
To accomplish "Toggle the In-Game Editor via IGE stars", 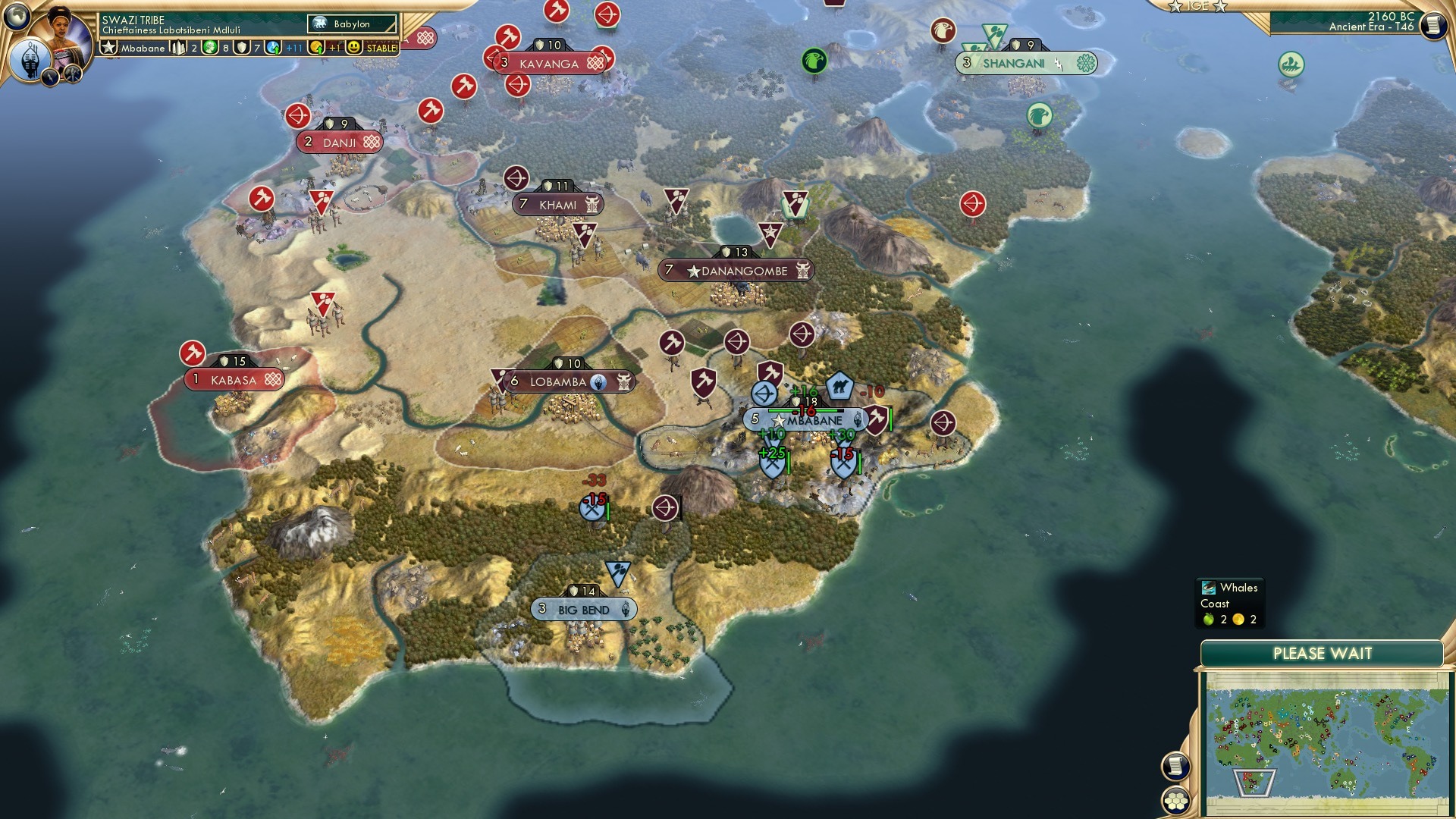I will click(1199, 8).
